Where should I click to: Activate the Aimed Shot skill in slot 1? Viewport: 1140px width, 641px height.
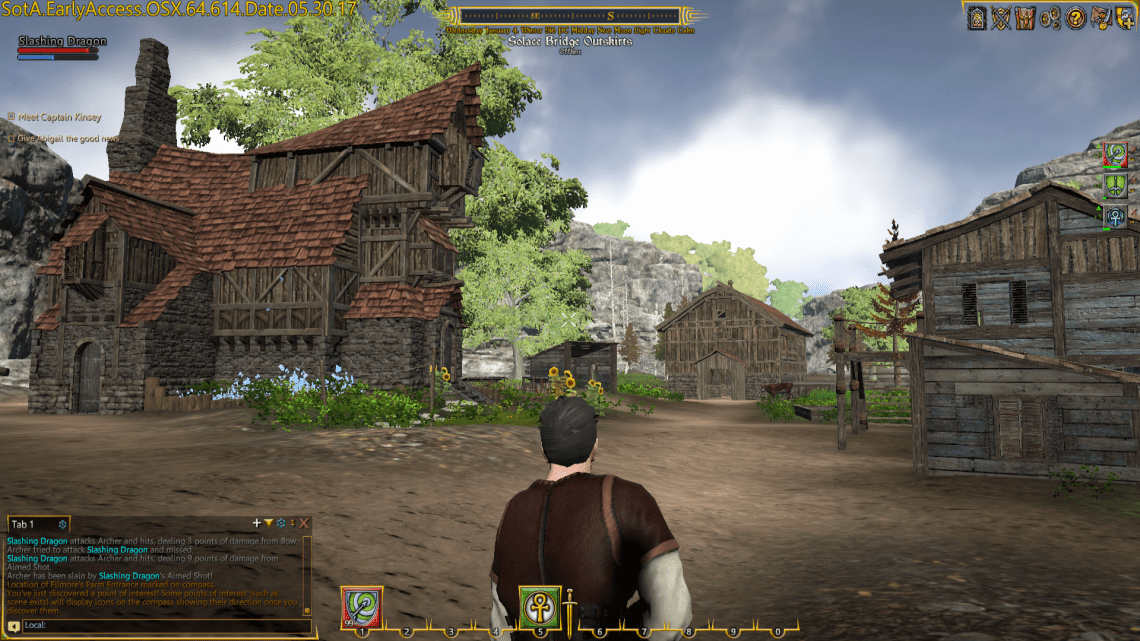pos(361,607)
